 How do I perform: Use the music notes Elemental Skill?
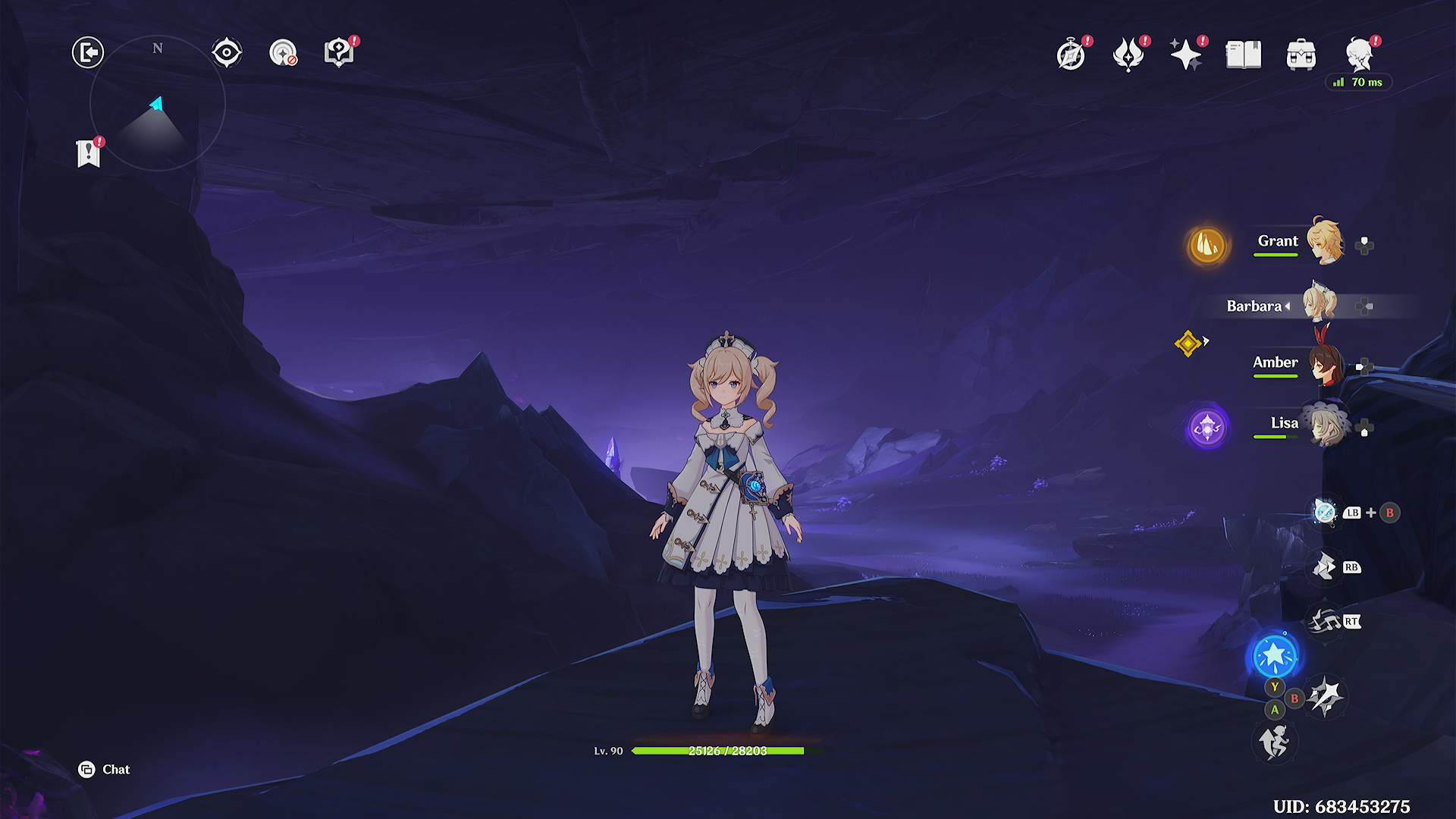(x=1324, y=622)
